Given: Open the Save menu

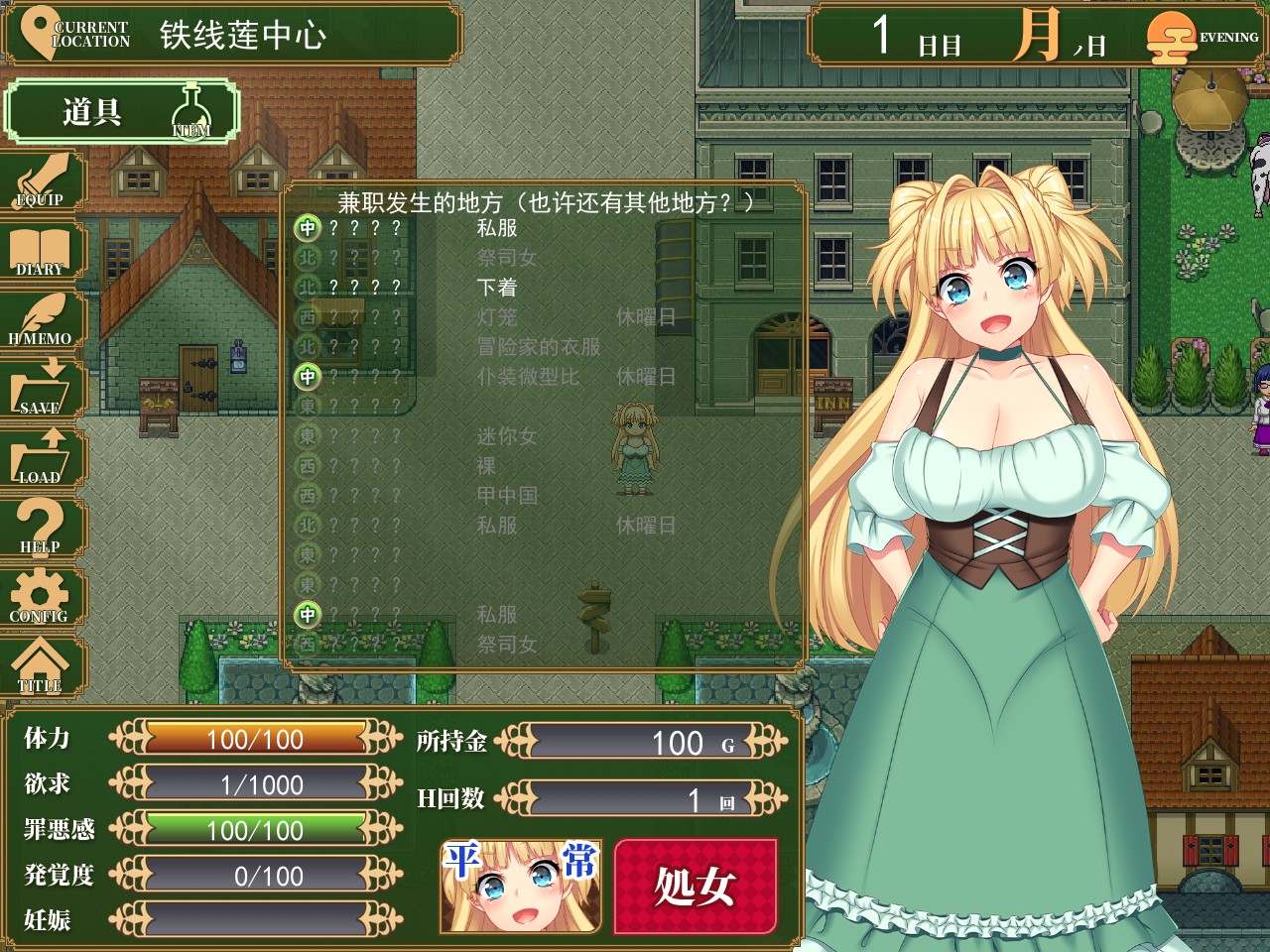Looking at the screenshot, I should pyautogui.click(x=42, y=391).
